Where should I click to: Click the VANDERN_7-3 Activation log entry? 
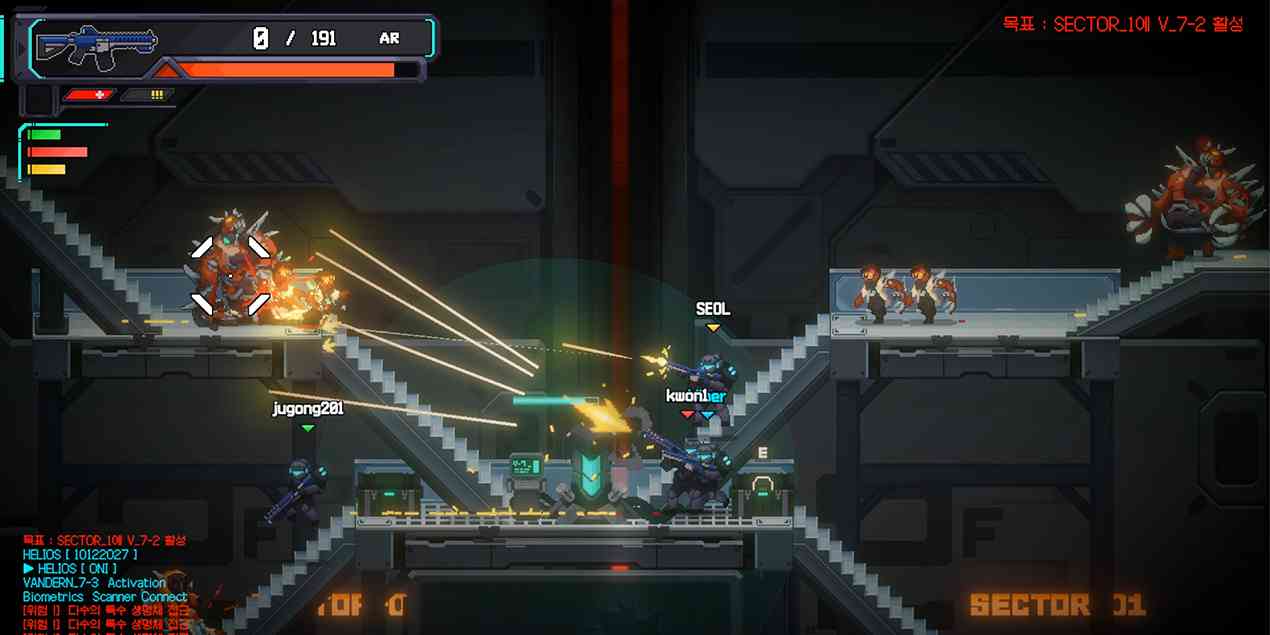[94, 582]
